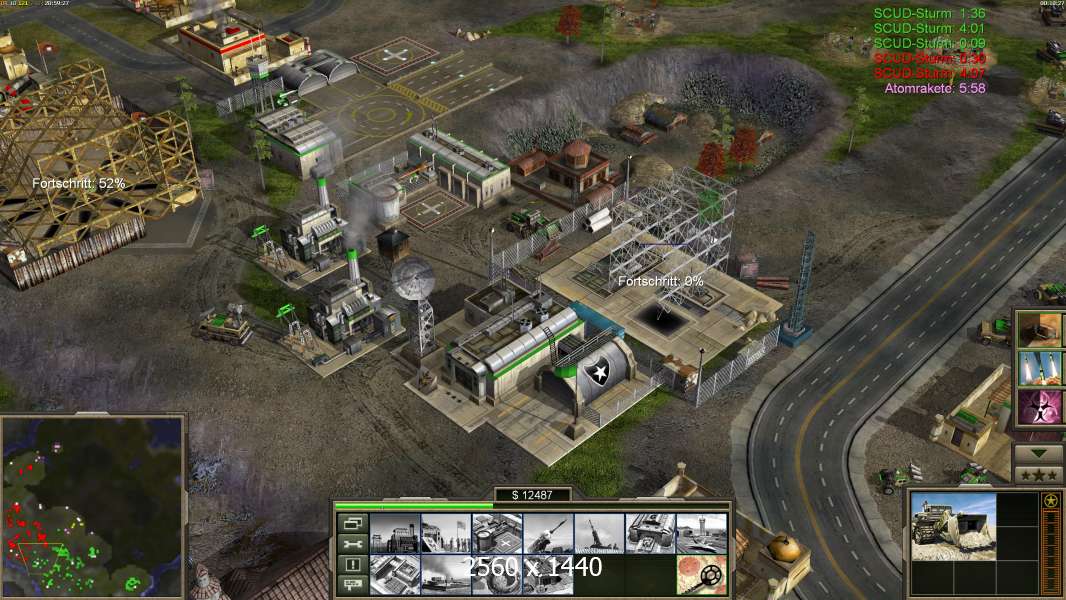Select the barracks build icon with flag

click(445, 533)
